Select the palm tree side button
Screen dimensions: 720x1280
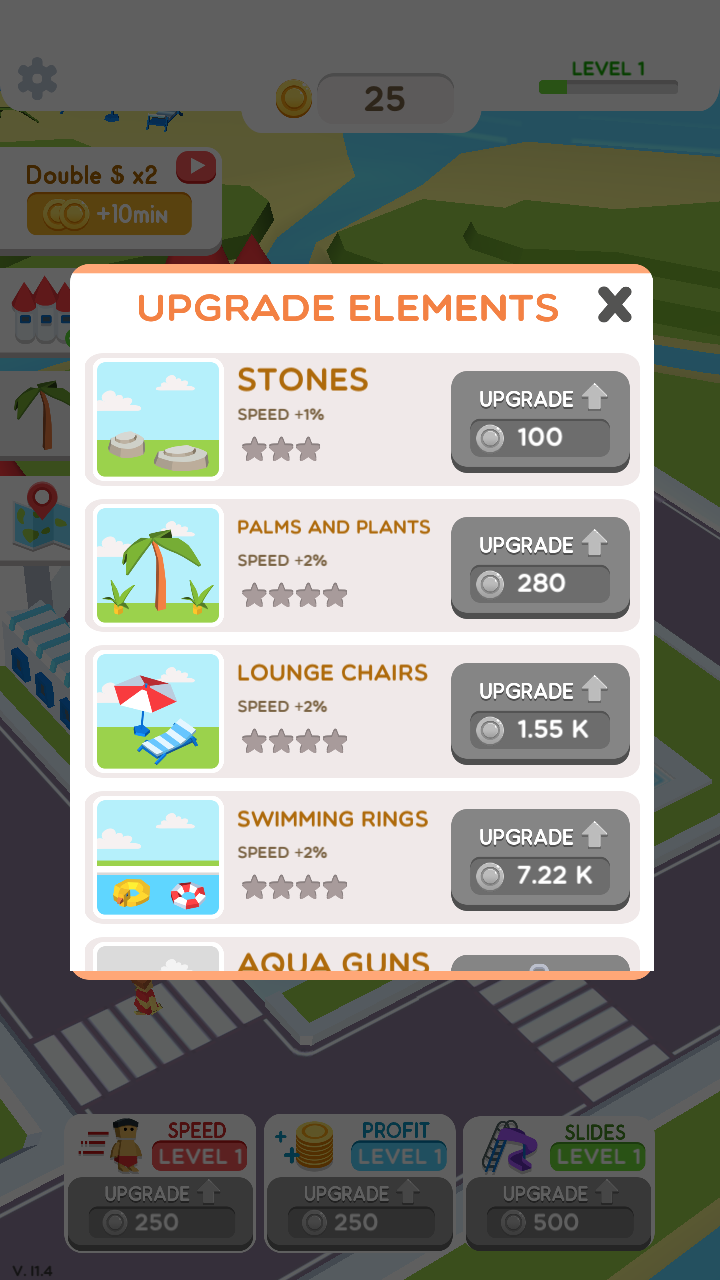pos(36,412)
